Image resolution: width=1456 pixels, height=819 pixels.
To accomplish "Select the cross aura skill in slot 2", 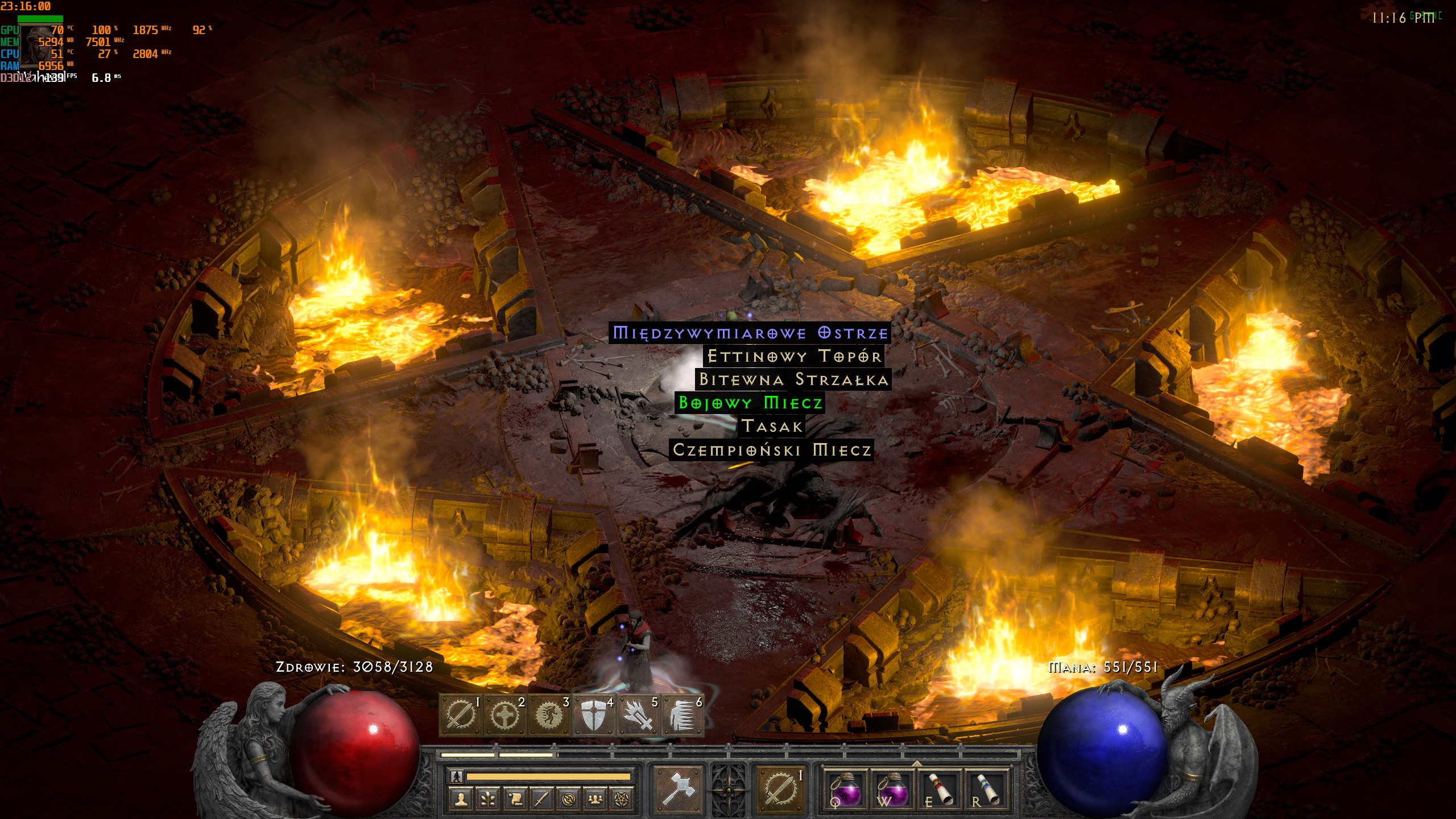I will tap(504, 715).
